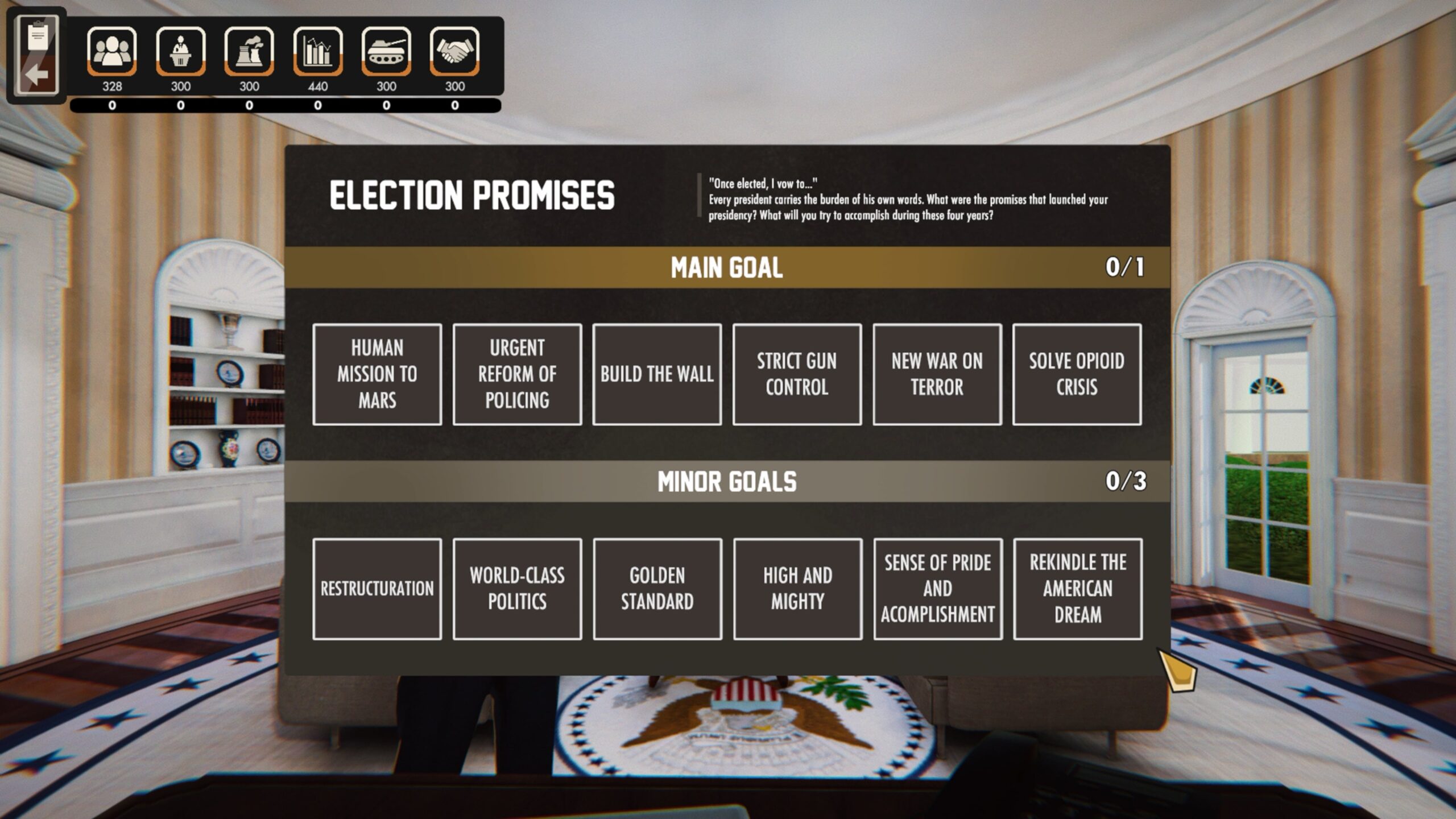Choose Sense of Pride and Accomplishment
The height and width of the screenshot is (819, 1456).
pyautogui.click(x=938, y=589)
